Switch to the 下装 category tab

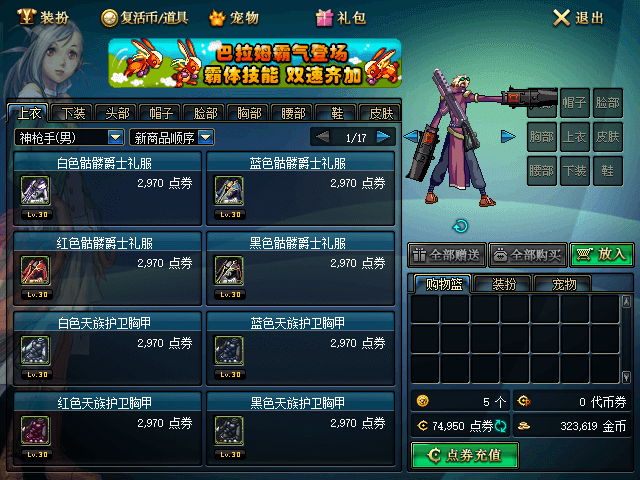(73, 113)
